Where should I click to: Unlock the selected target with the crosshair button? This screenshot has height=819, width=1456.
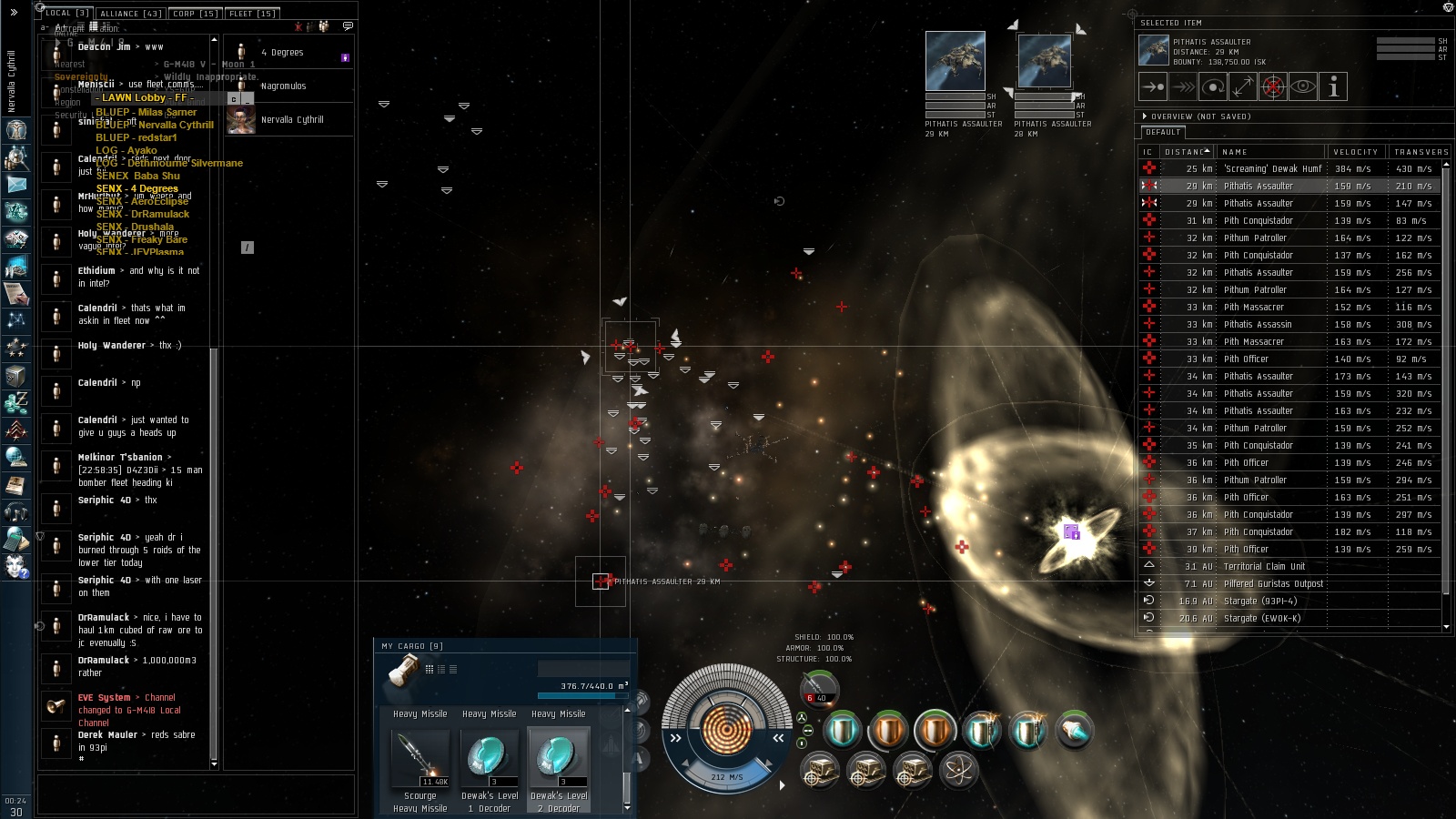coord(1273,87)
